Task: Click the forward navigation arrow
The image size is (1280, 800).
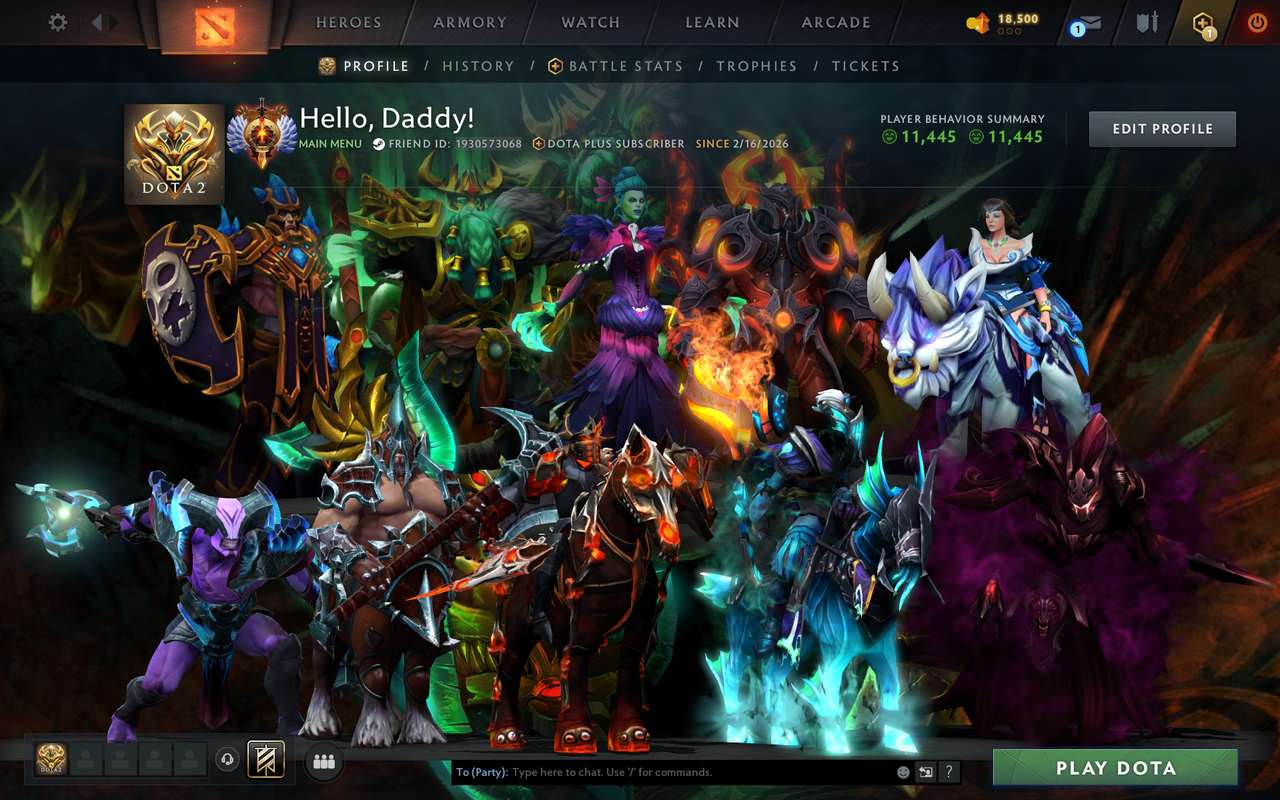Action: point(114,20)
